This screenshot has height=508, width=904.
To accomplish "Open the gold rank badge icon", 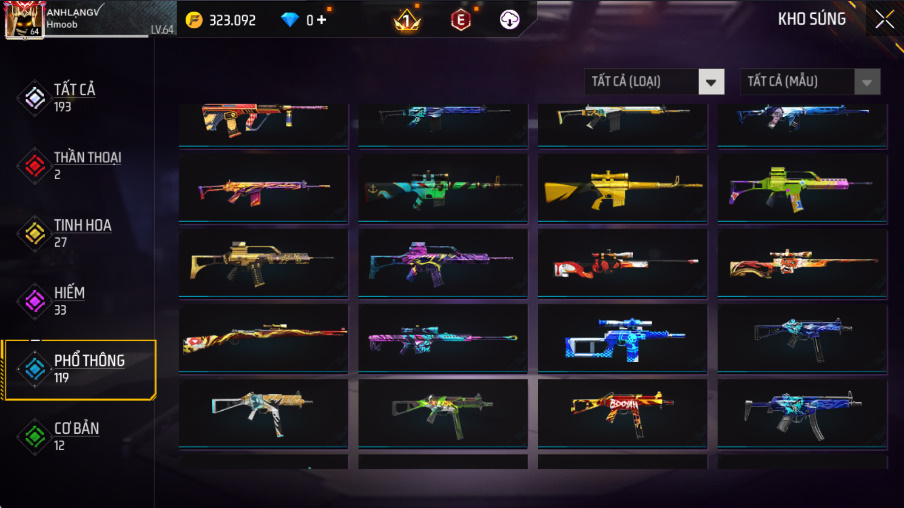I will click(x=406, y=19).
